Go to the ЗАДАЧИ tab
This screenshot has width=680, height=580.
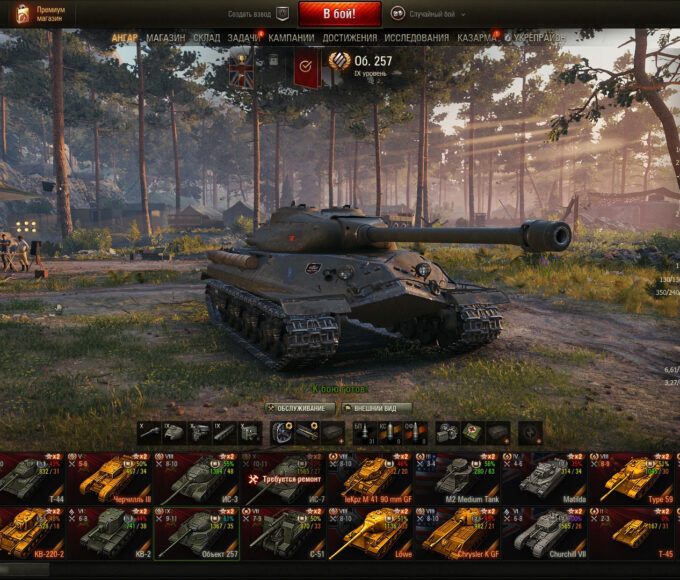[243, 38]
